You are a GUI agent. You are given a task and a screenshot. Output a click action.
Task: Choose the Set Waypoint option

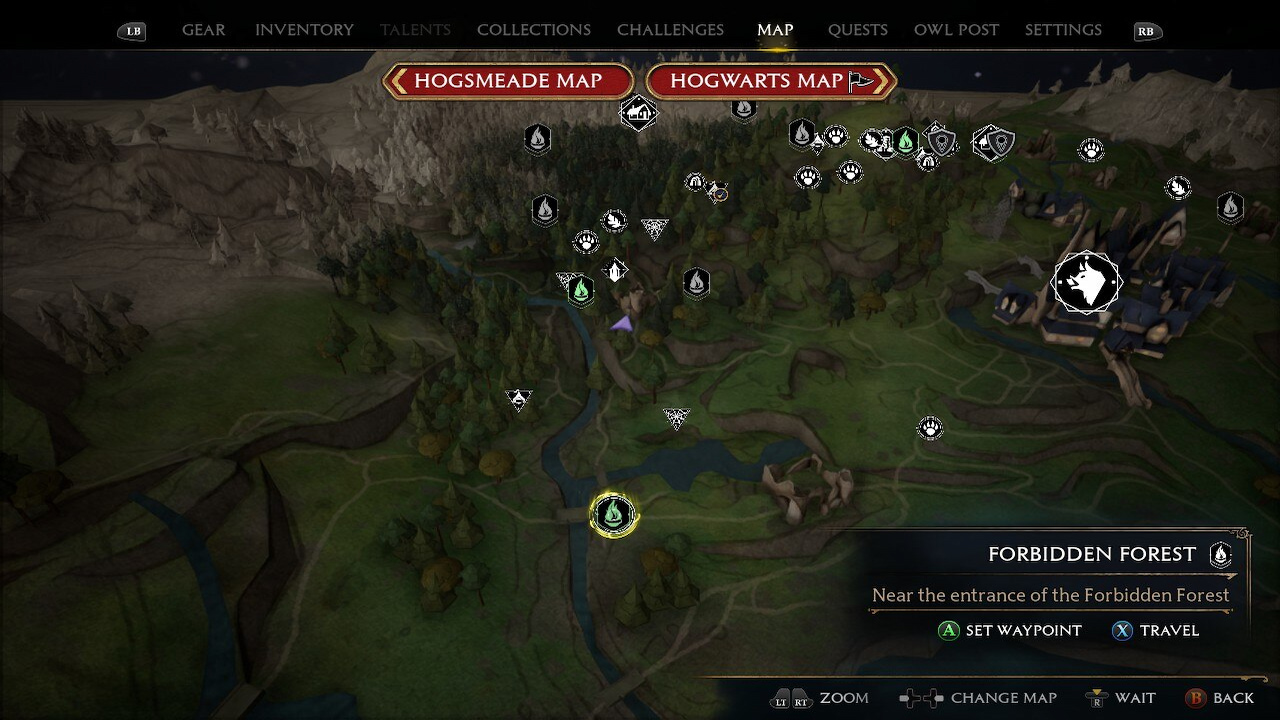(1010, 631)
